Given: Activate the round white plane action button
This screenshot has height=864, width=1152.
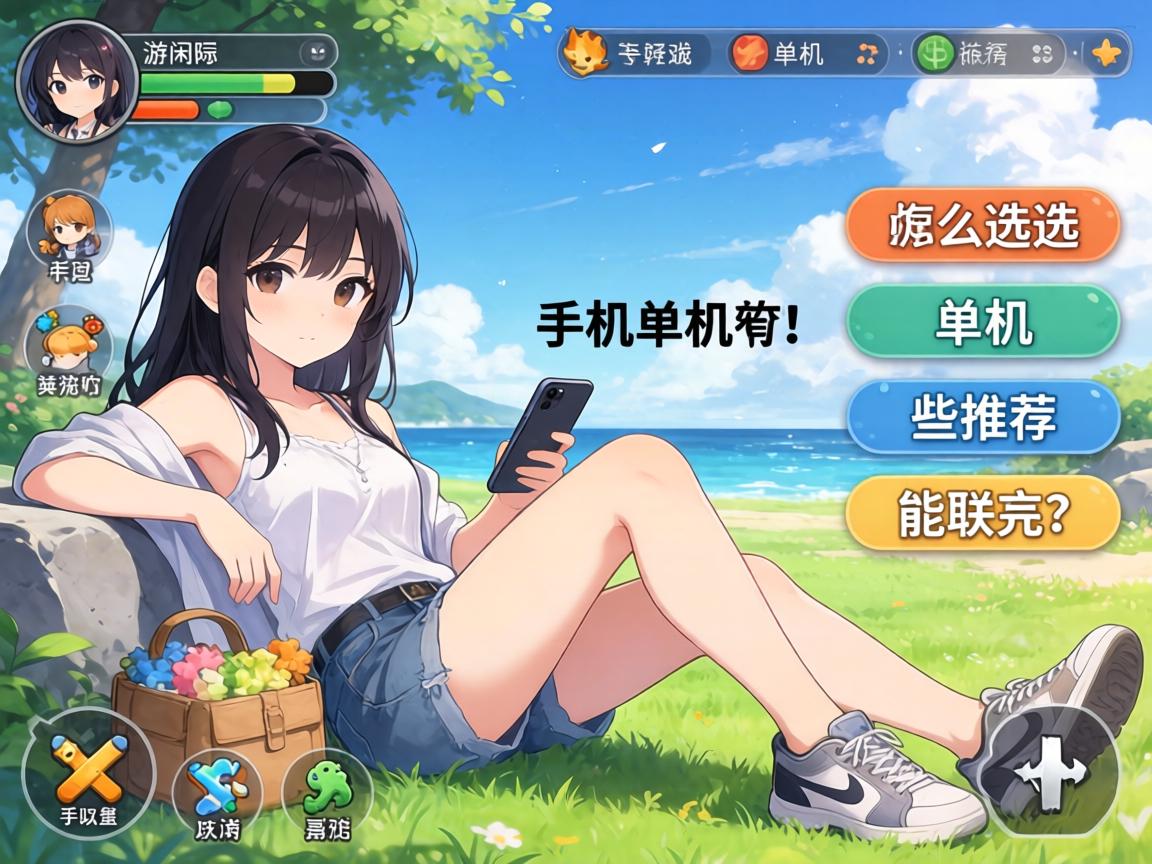Looking at the screenshot, I should 1048,772.
